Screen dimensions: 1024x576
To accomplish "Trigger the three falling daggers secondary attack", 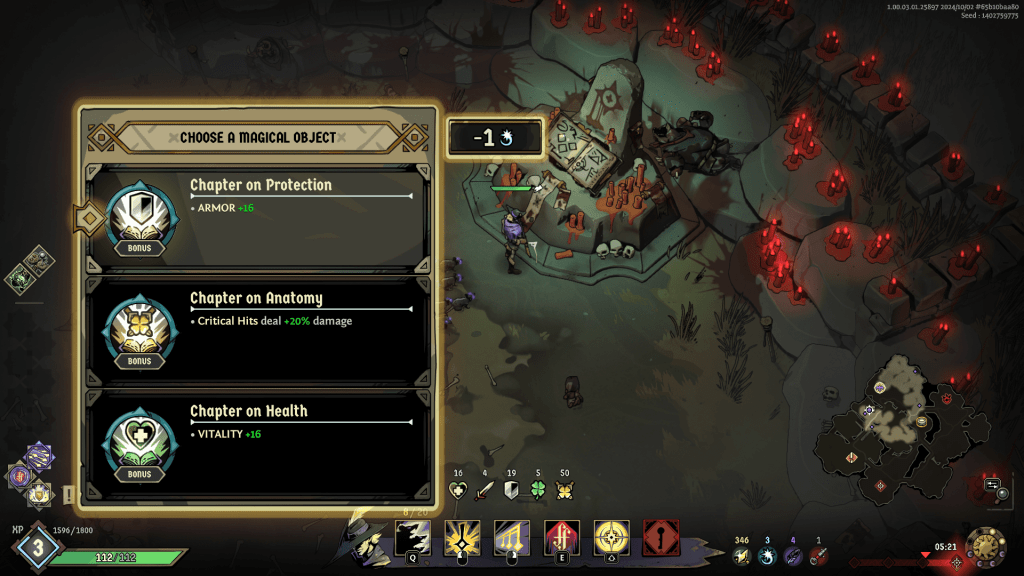I will click(512, 538).
